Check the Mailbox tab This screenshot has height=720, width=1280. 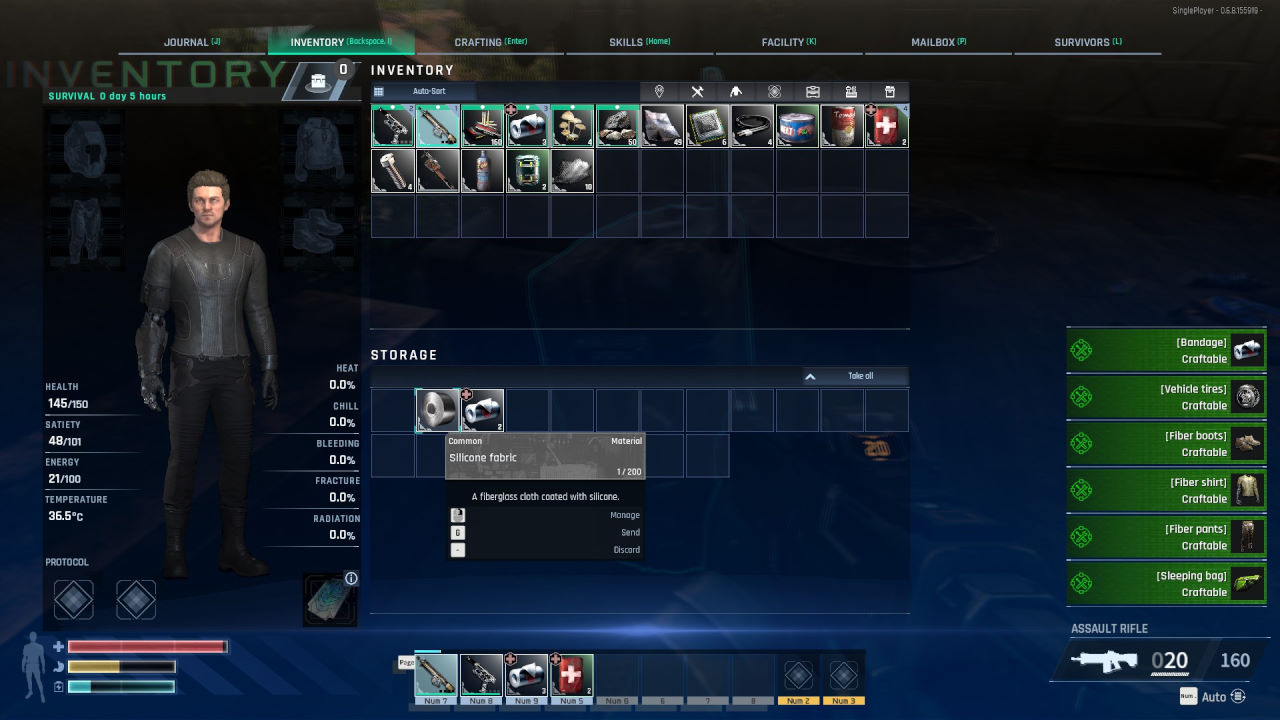click(938, 42)
